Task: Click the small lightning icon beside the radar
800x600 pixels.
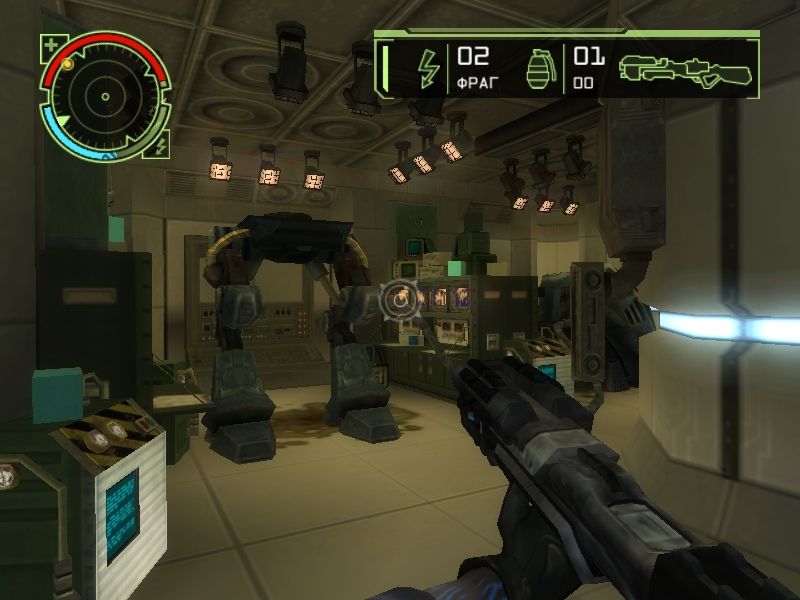Action: (162, 147)
